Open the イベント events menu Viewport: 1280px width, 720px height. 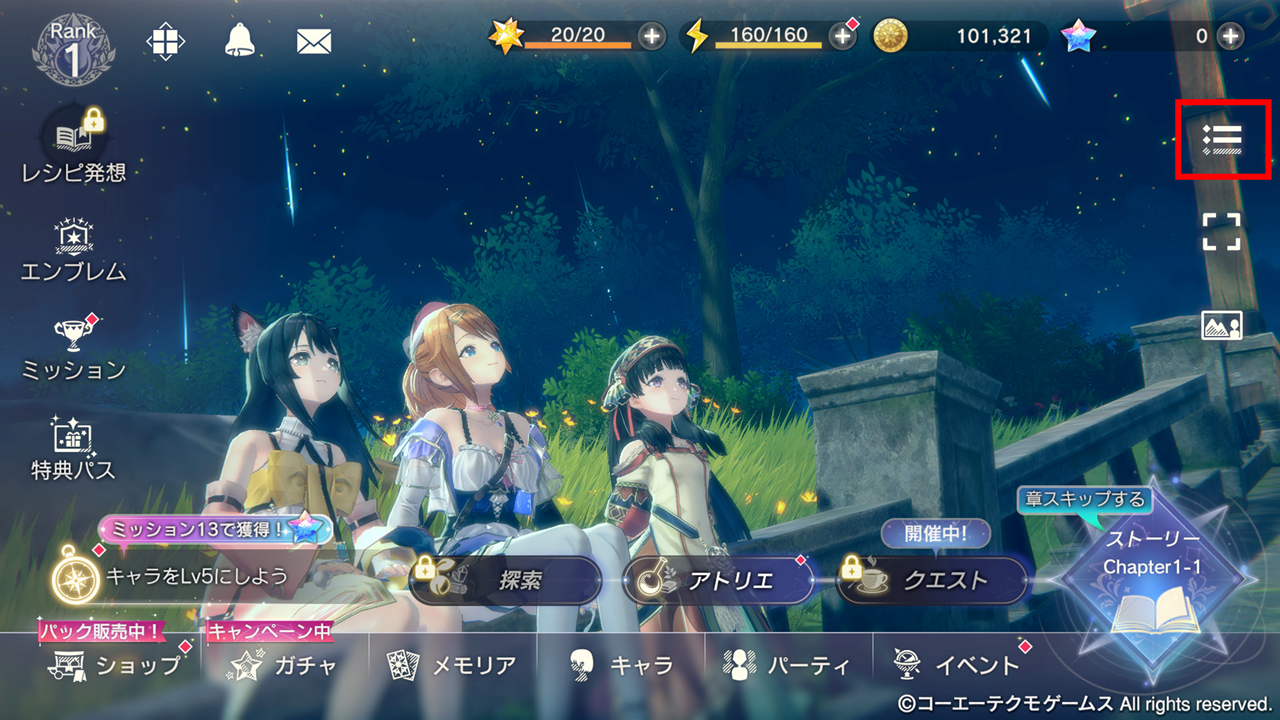[x=957, y=665]
